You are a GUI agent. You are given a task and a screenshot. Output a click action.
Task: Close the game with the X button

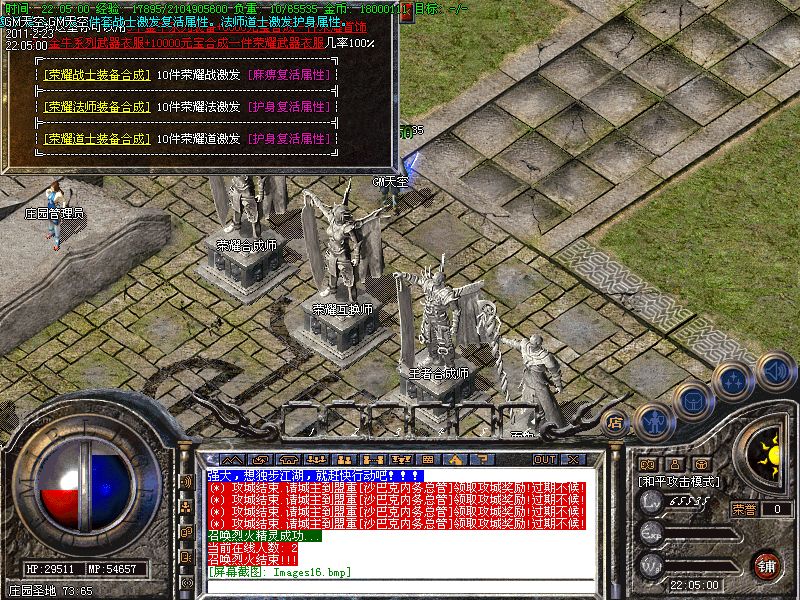click(x=574, y=459)
